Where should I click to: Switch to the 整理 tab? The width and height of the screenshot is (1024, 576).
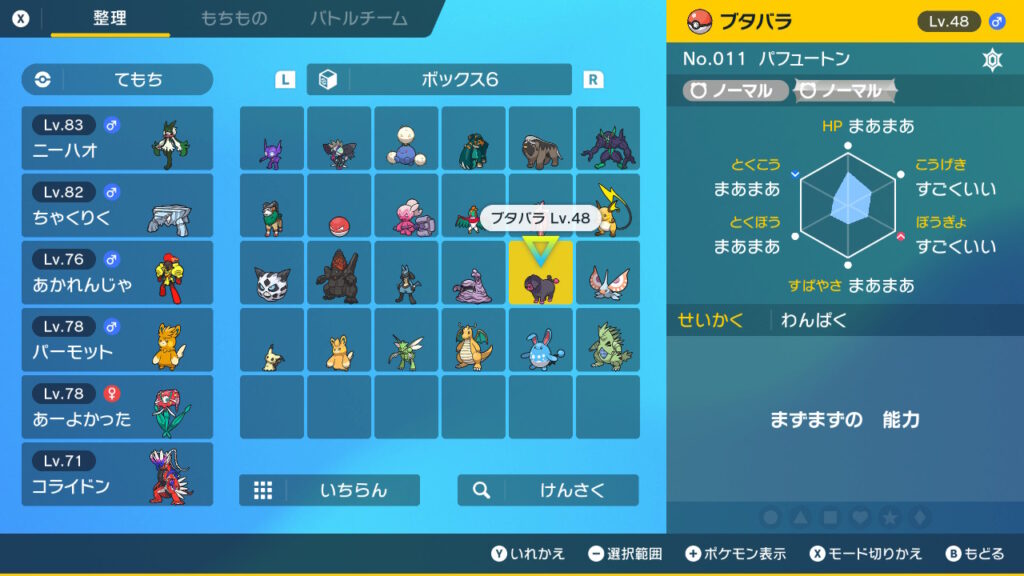(x=110, y=18)
